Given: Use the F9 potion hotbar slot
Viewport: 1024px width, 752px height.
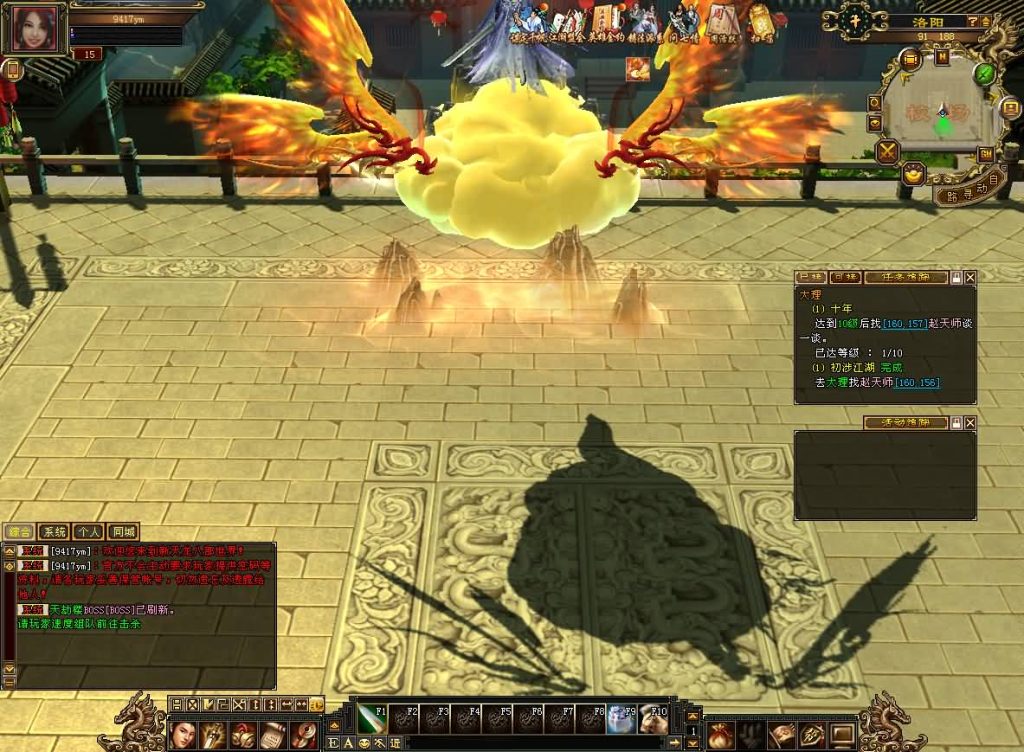Looking at the screenshot, I should [x=622, y=718].
